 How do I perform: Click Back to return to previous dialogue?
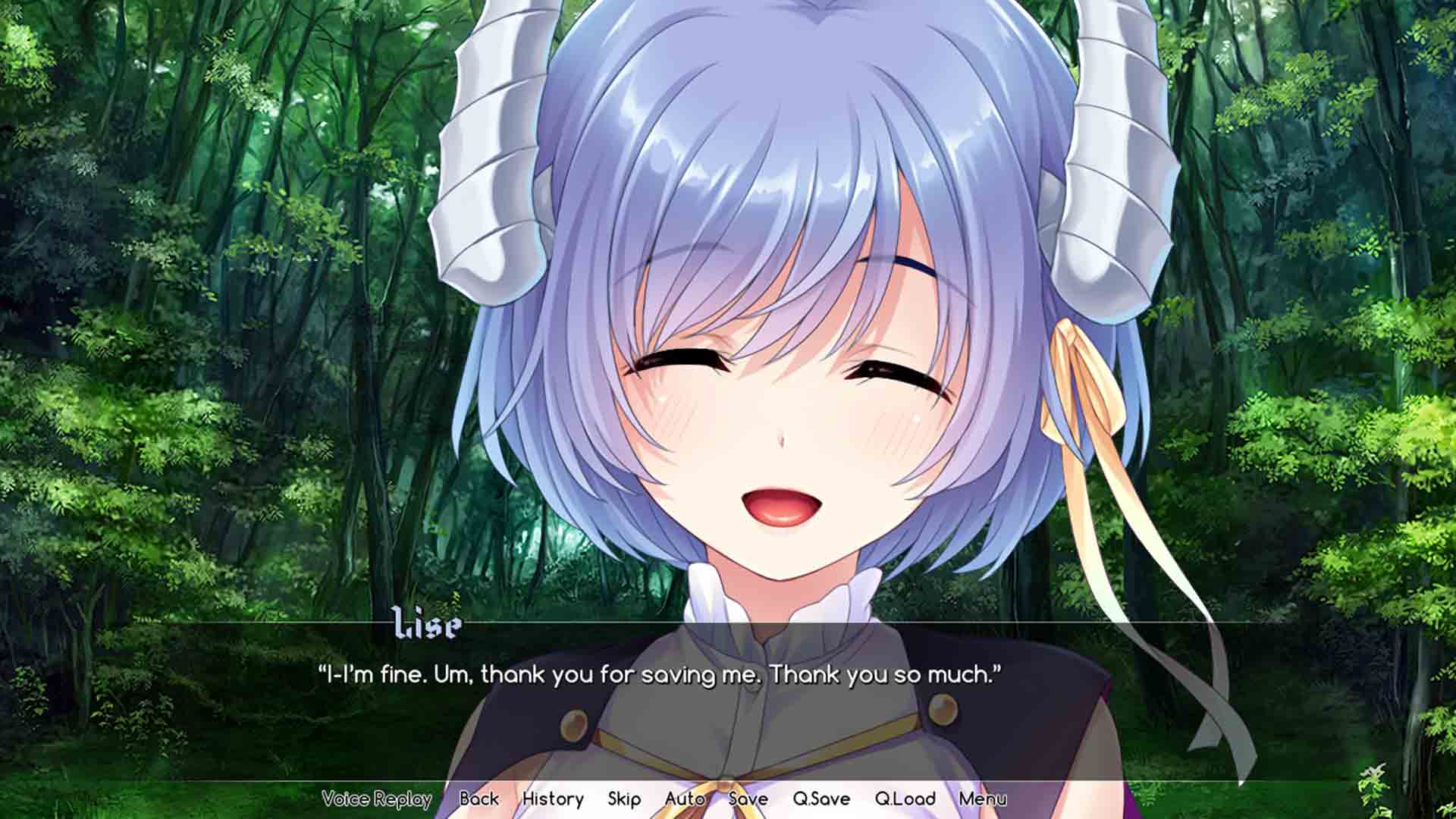[477, 799]
